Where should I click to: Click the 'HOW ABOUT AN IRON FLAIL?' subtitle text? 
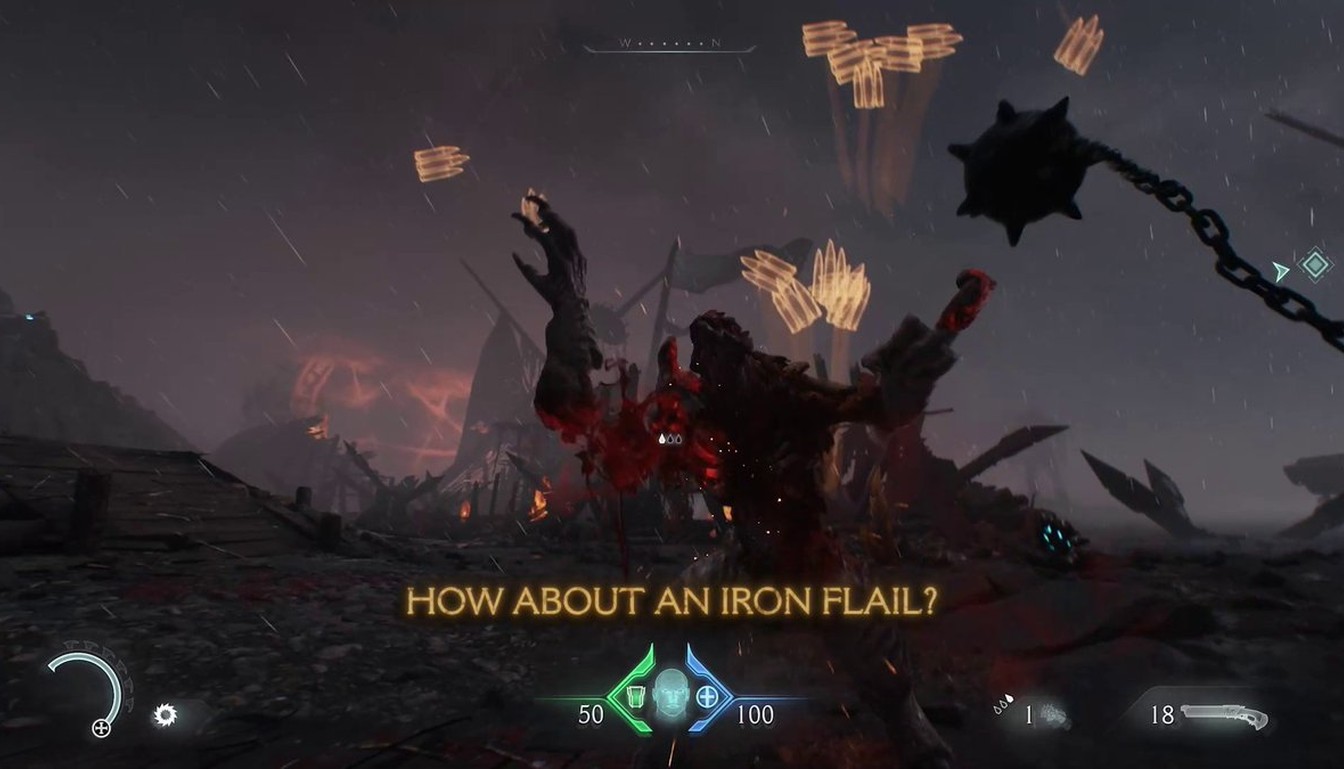pos(672,601)
